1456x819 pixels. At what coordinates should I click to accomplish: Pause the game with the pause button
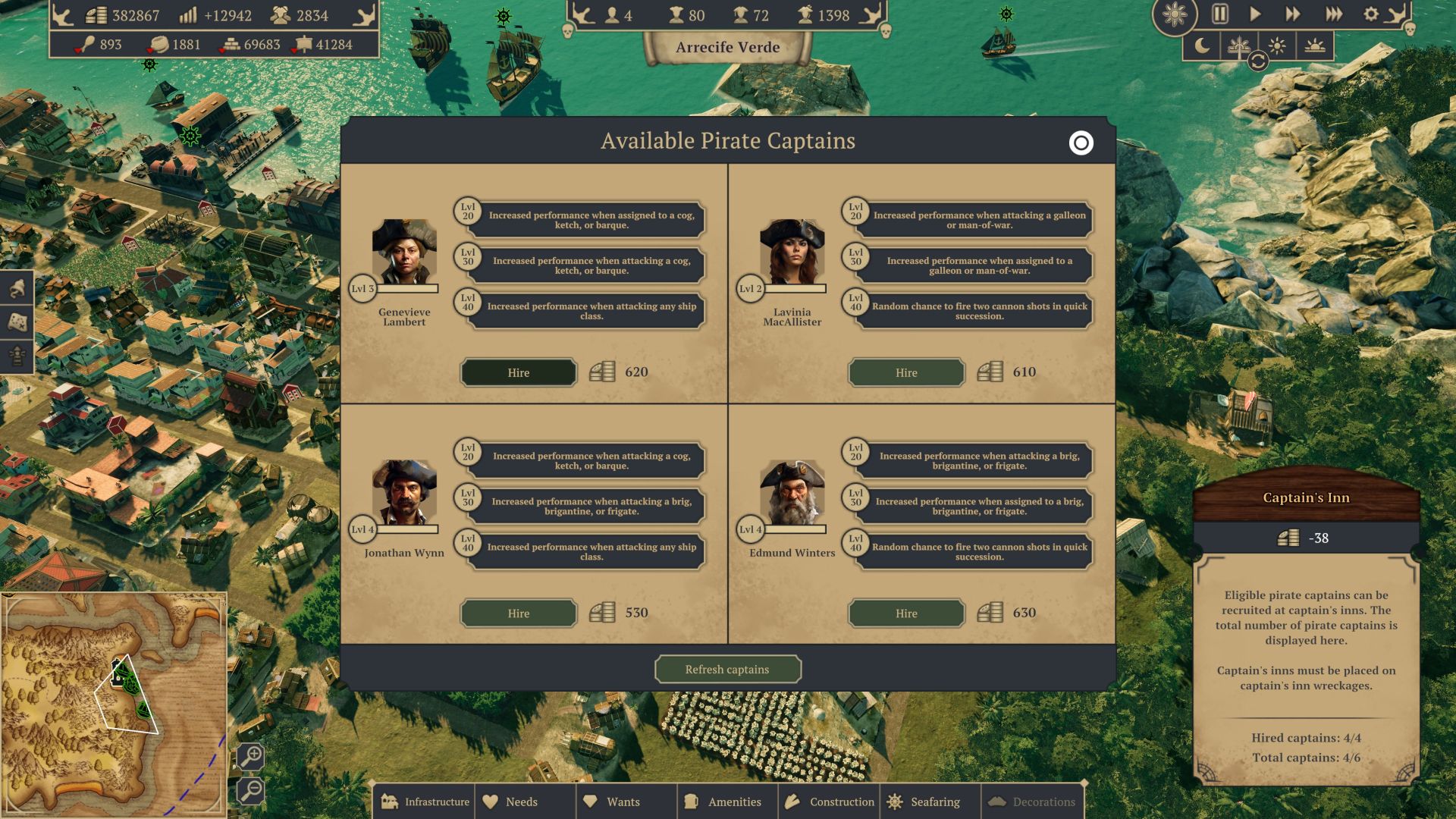pyautogui.click(x=1221, y=13)
